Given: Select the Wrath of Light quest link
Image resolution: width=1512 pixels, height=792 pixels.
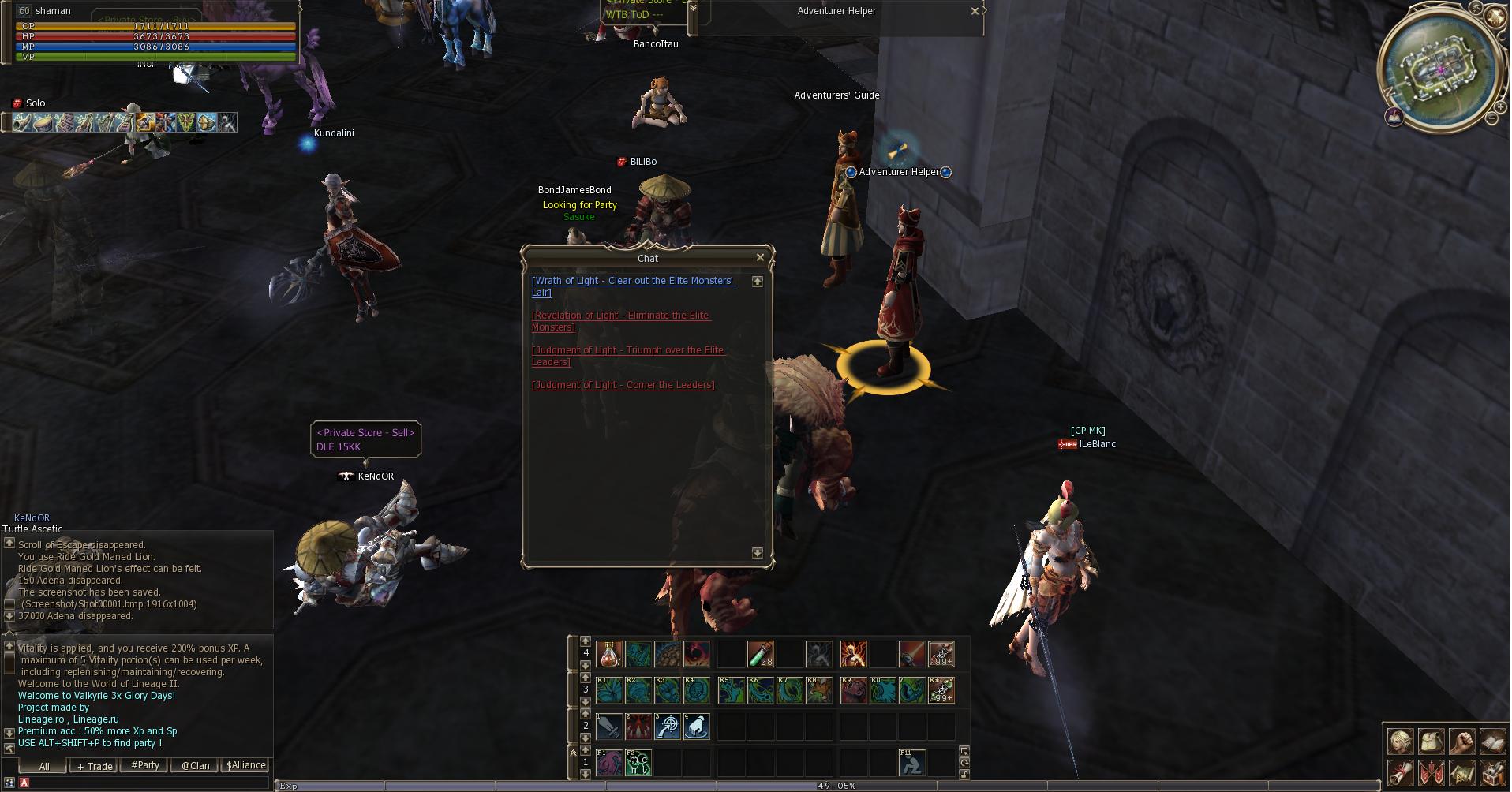Looking at the screenshot, I should coord(633,281).
